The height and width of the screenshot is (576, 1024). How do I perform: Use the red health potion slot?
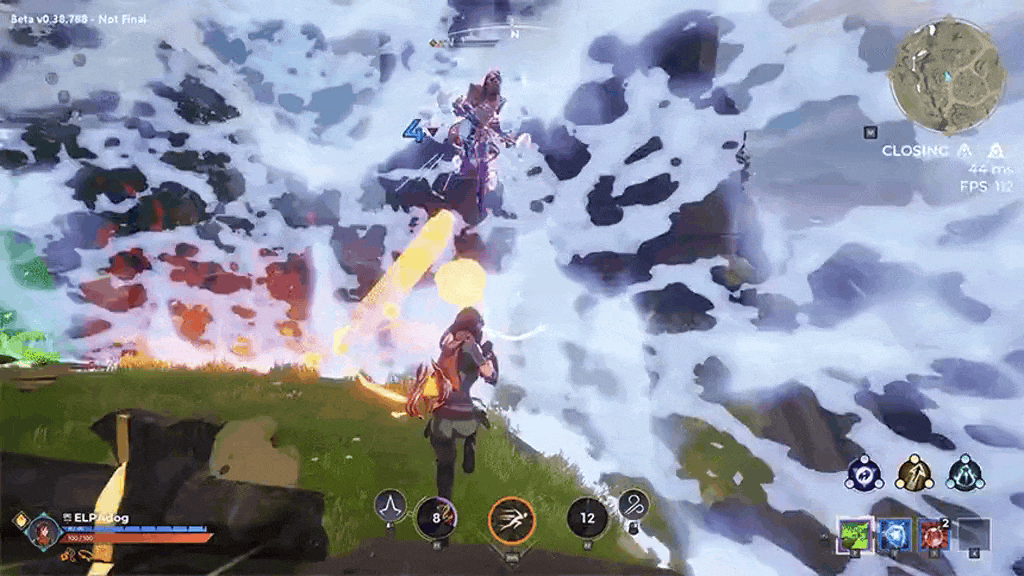point(933,535)
